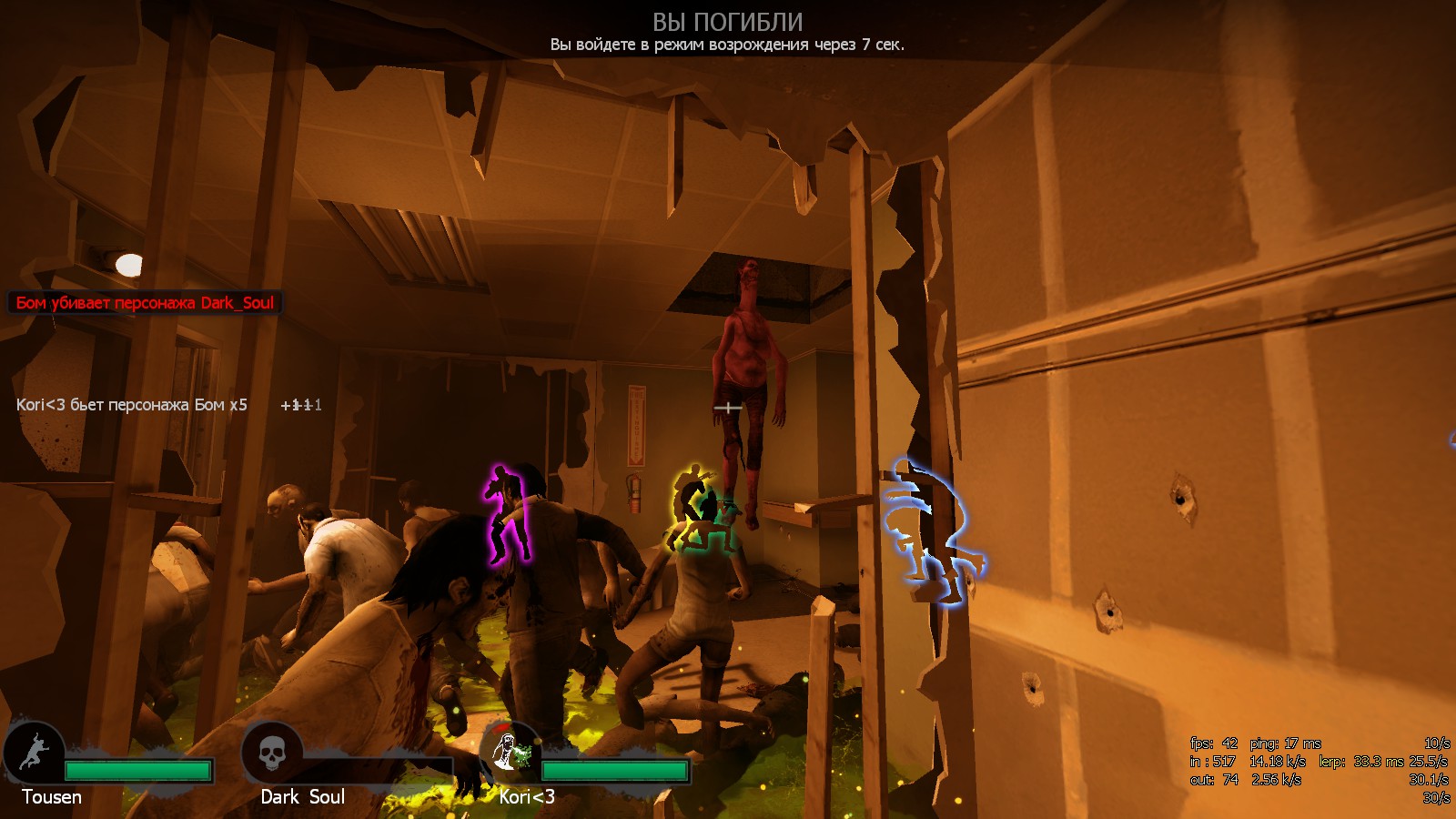Choose Kori<3's player portrait
1456x819 pixels.
(510, 752)
